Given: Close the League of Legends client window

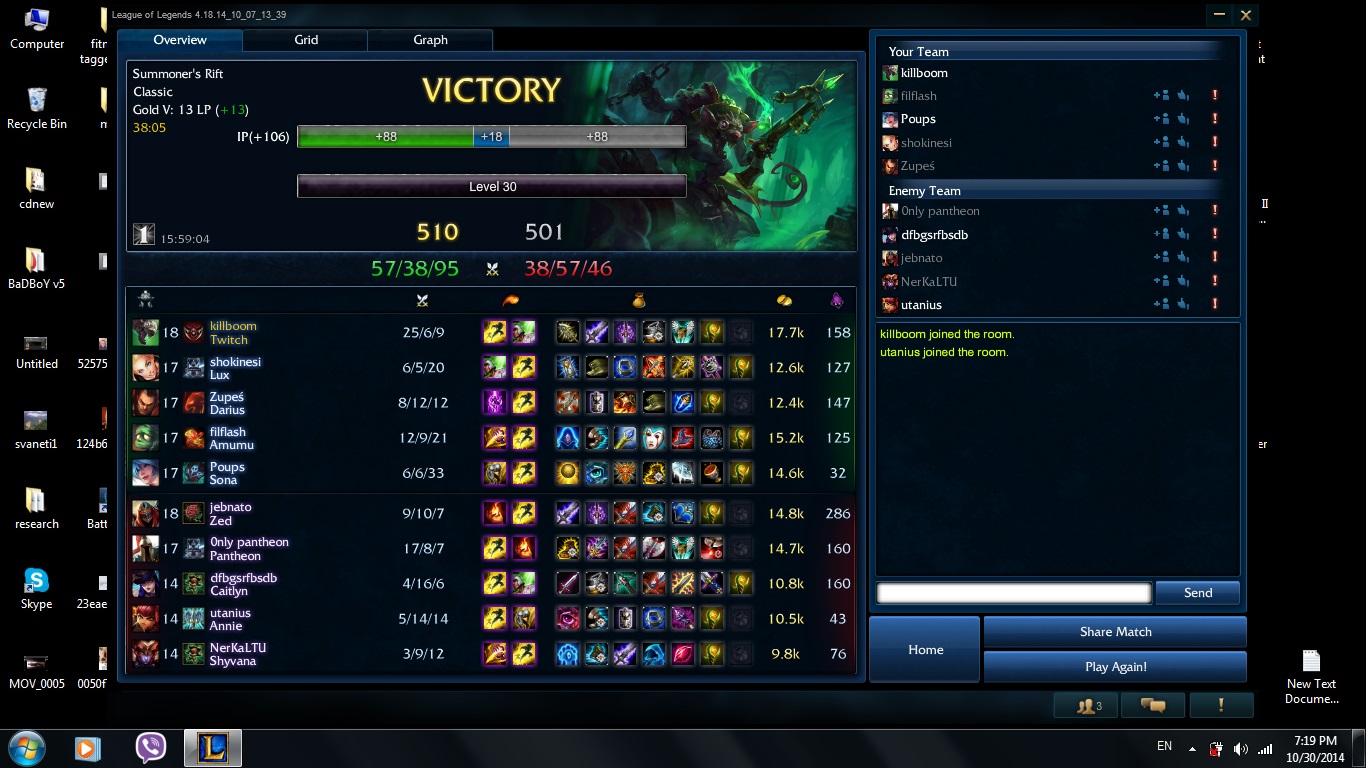Looking at the screenshot, I should click(1246, 15).
